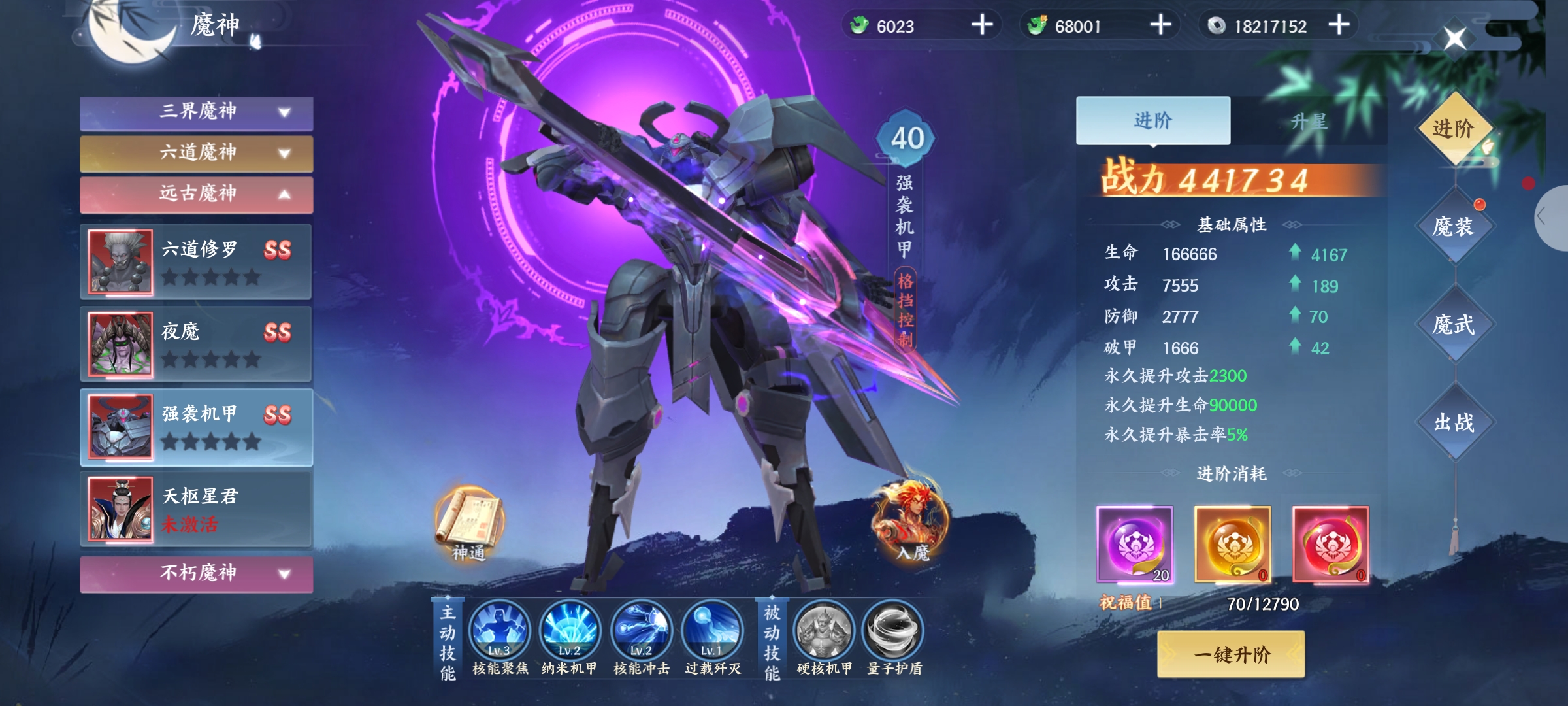Add more of the 18217152 silver currency
The image size is (1568, 706).
[1339, 25]
